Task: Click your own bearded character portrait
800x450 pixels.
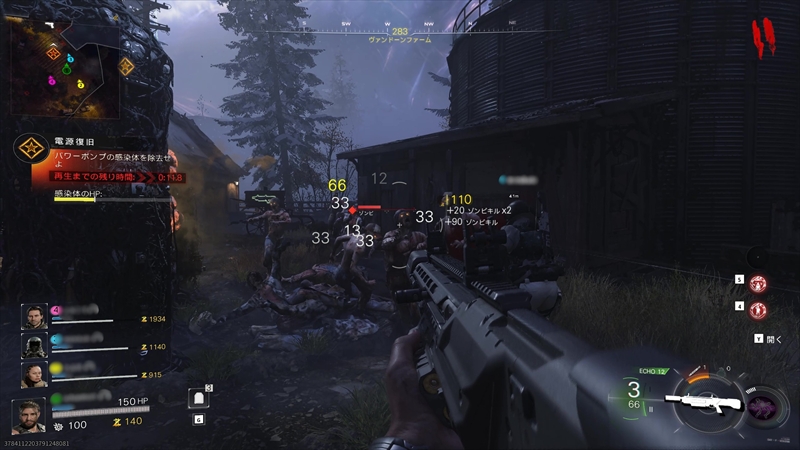Action: click(x=28, y=414)
